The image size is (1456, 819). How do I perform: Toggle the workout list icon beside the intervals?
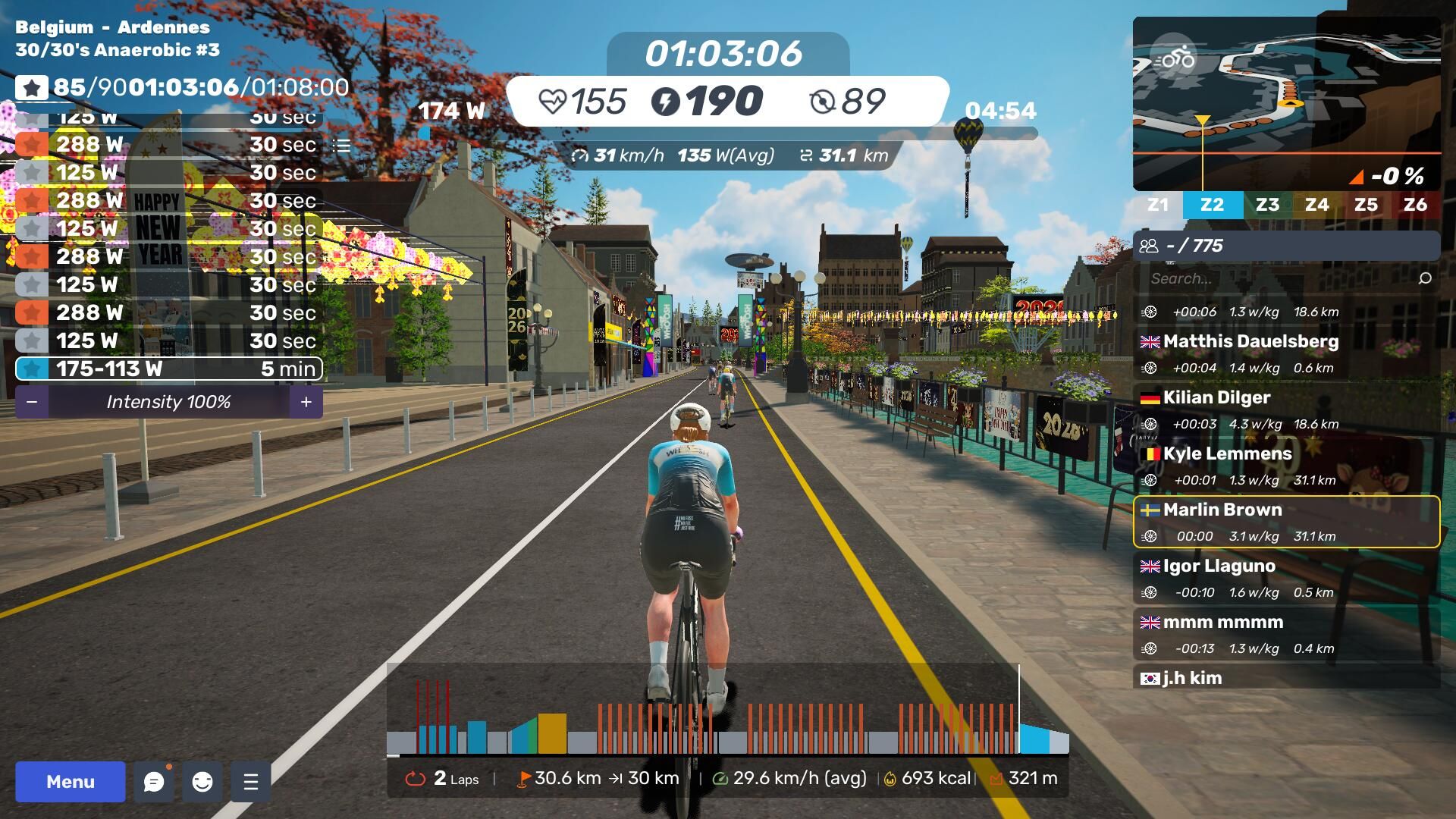(342, 145)
